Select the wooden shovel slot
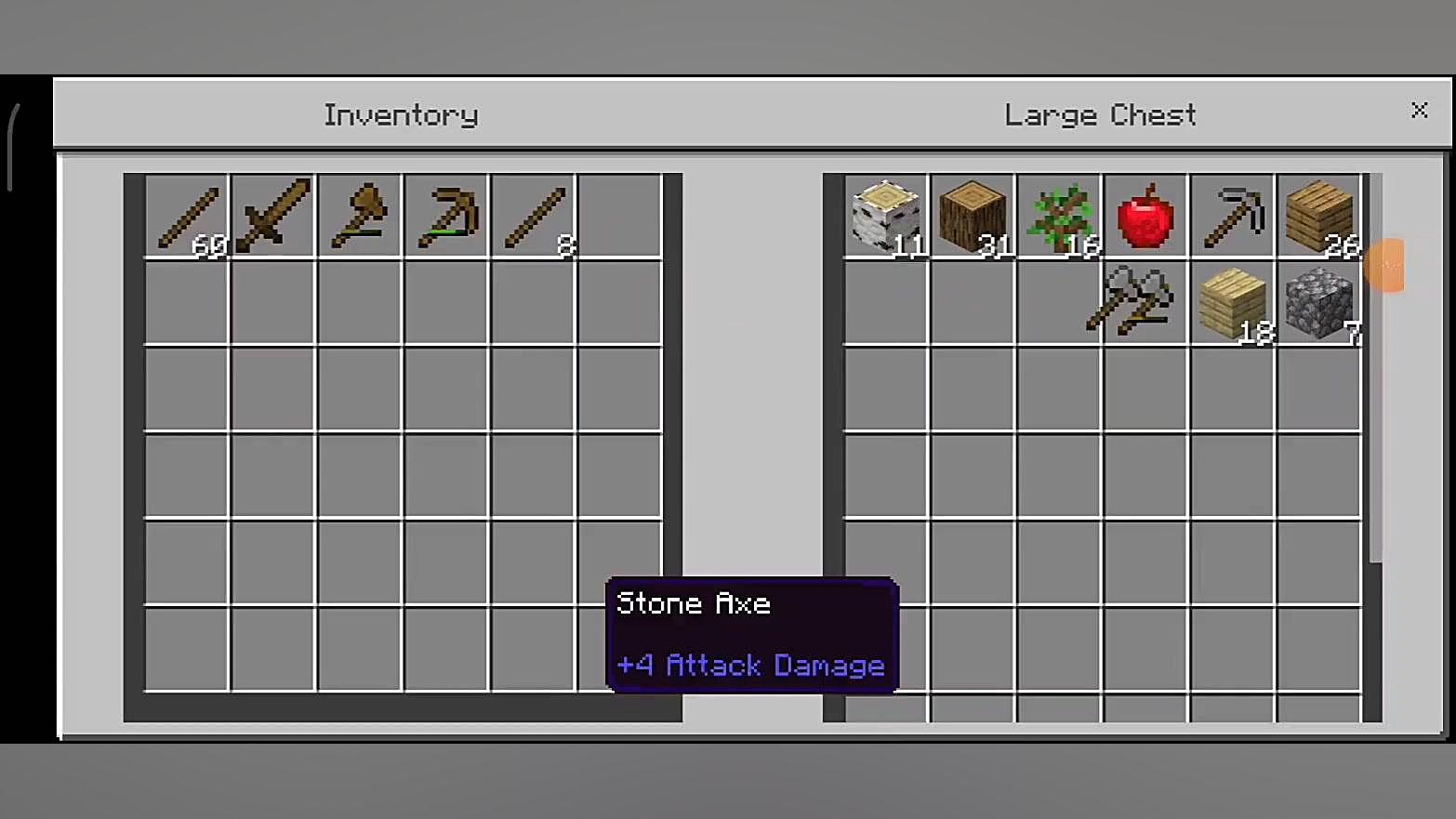 360,217
